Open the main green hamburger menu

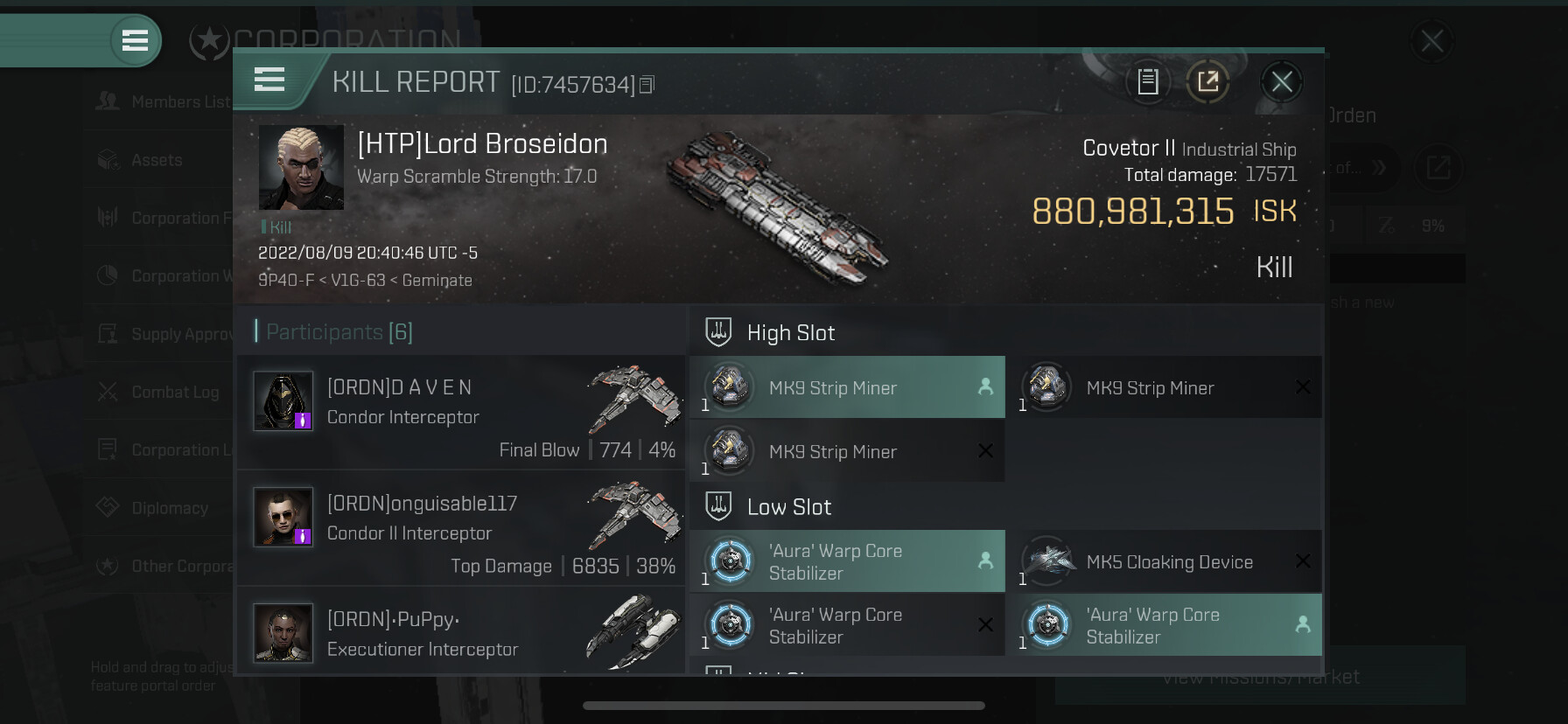135,40
